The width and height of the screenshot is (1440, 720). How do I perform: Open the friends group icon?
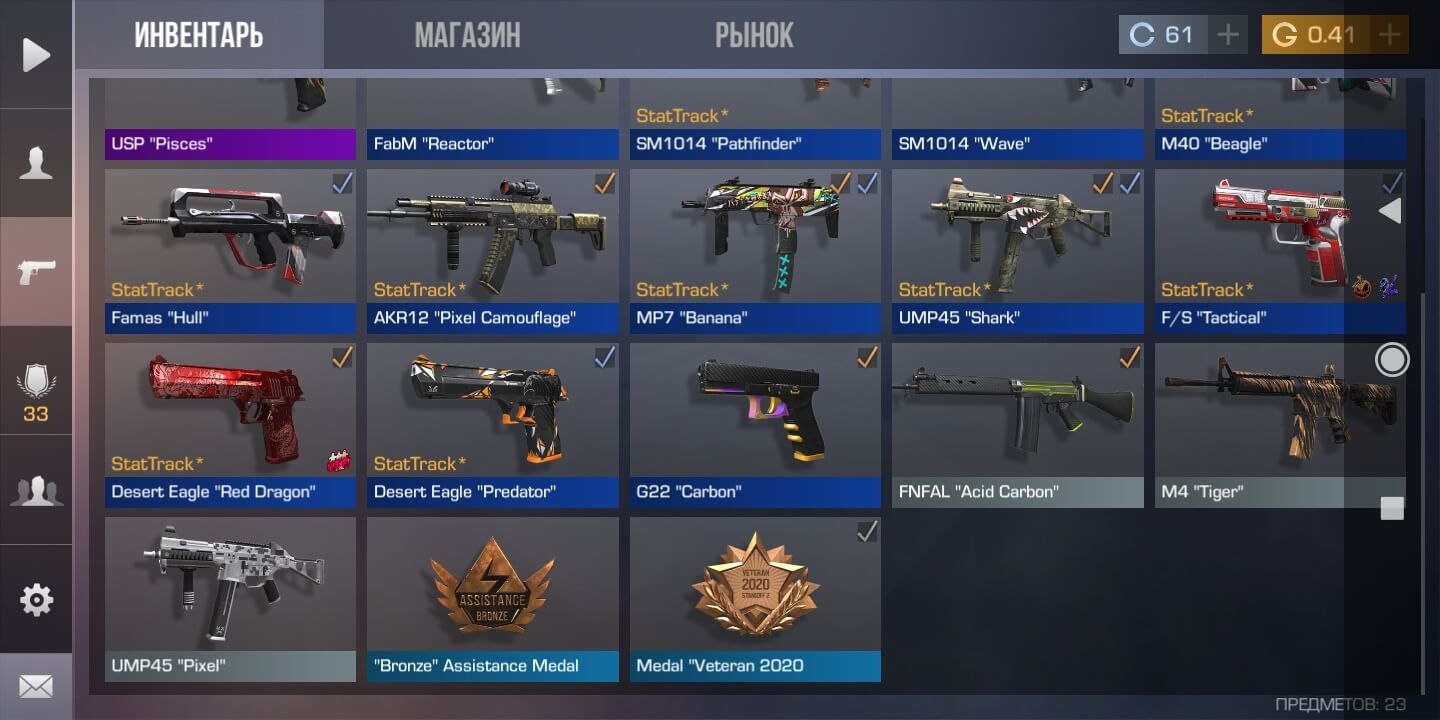36,490
